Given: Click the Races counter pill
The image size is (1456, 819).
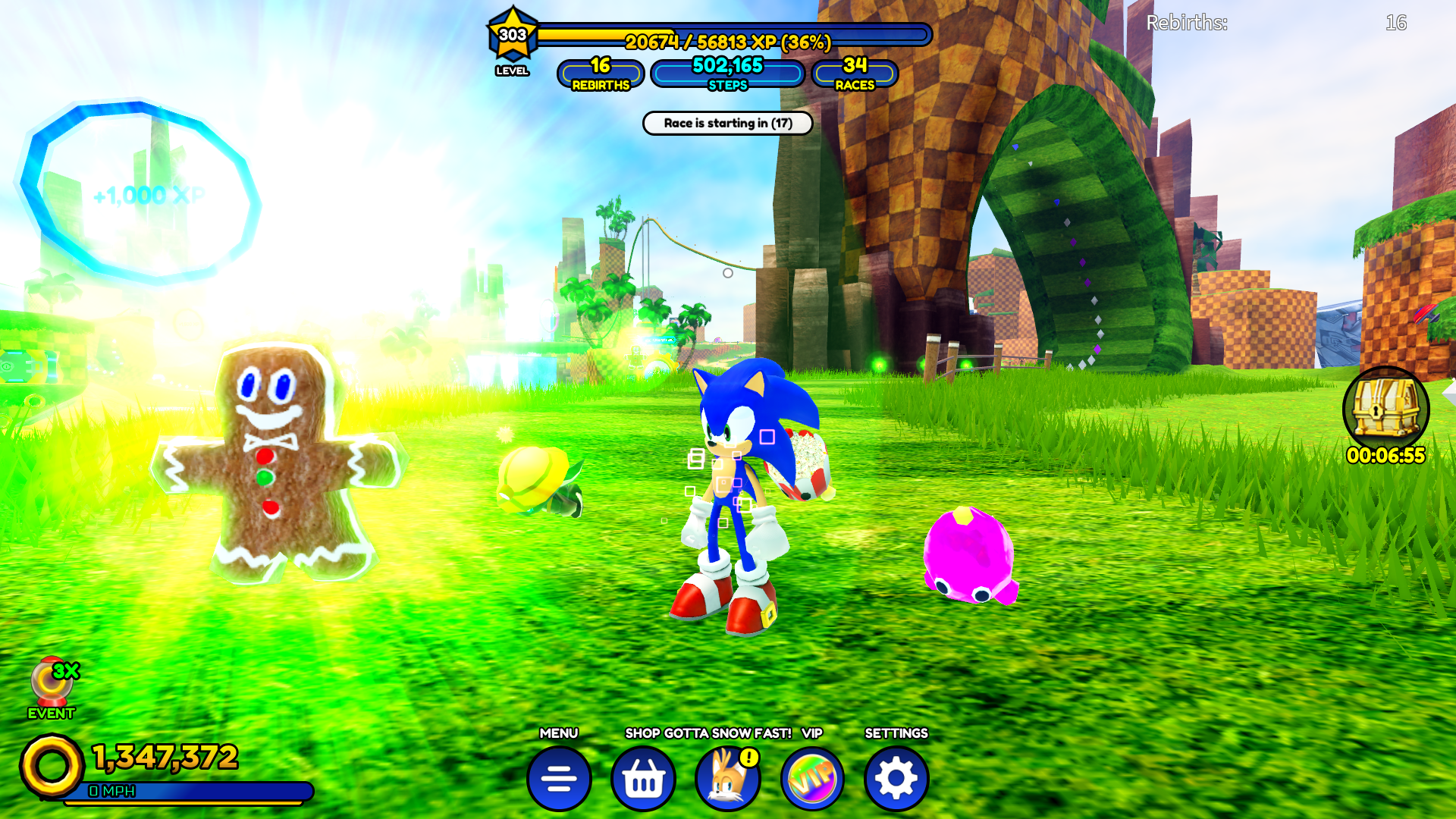Looking at the screenshot, I should (x=855, y=74).
